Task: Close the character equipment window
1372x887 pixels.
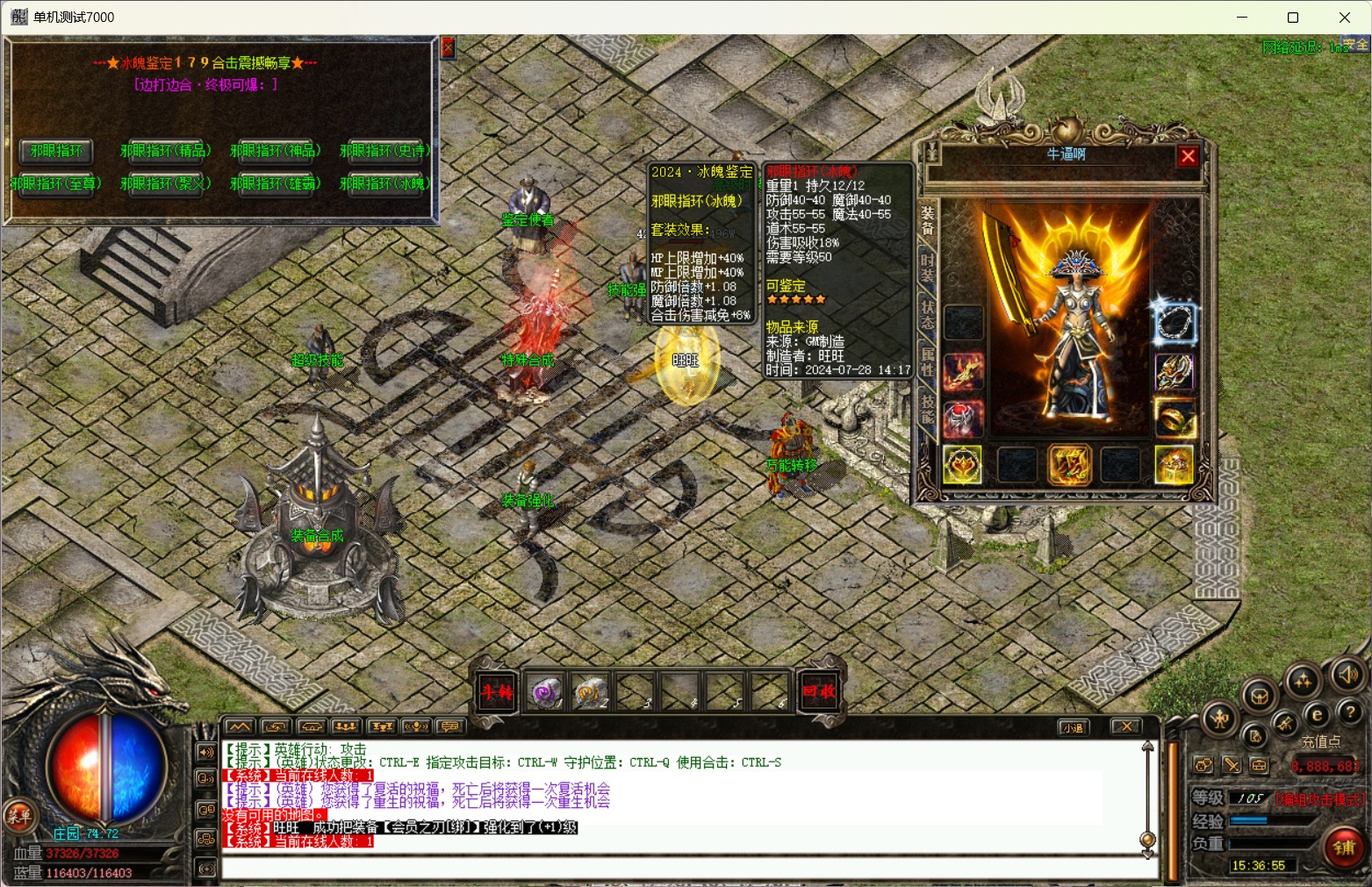Action: click(1188, 156)
